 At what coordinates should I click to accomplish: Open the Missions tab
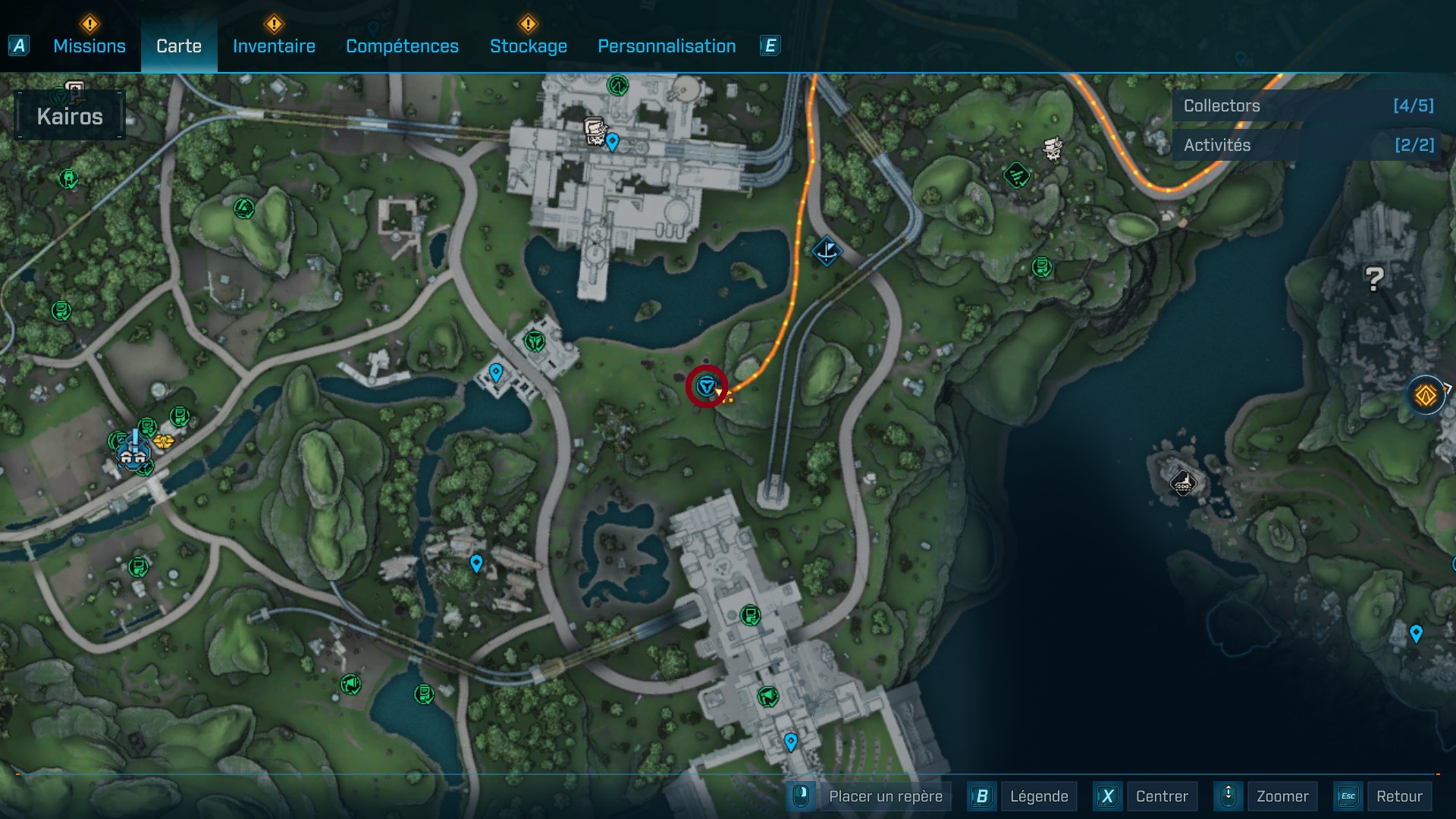(x=89, y=46)
